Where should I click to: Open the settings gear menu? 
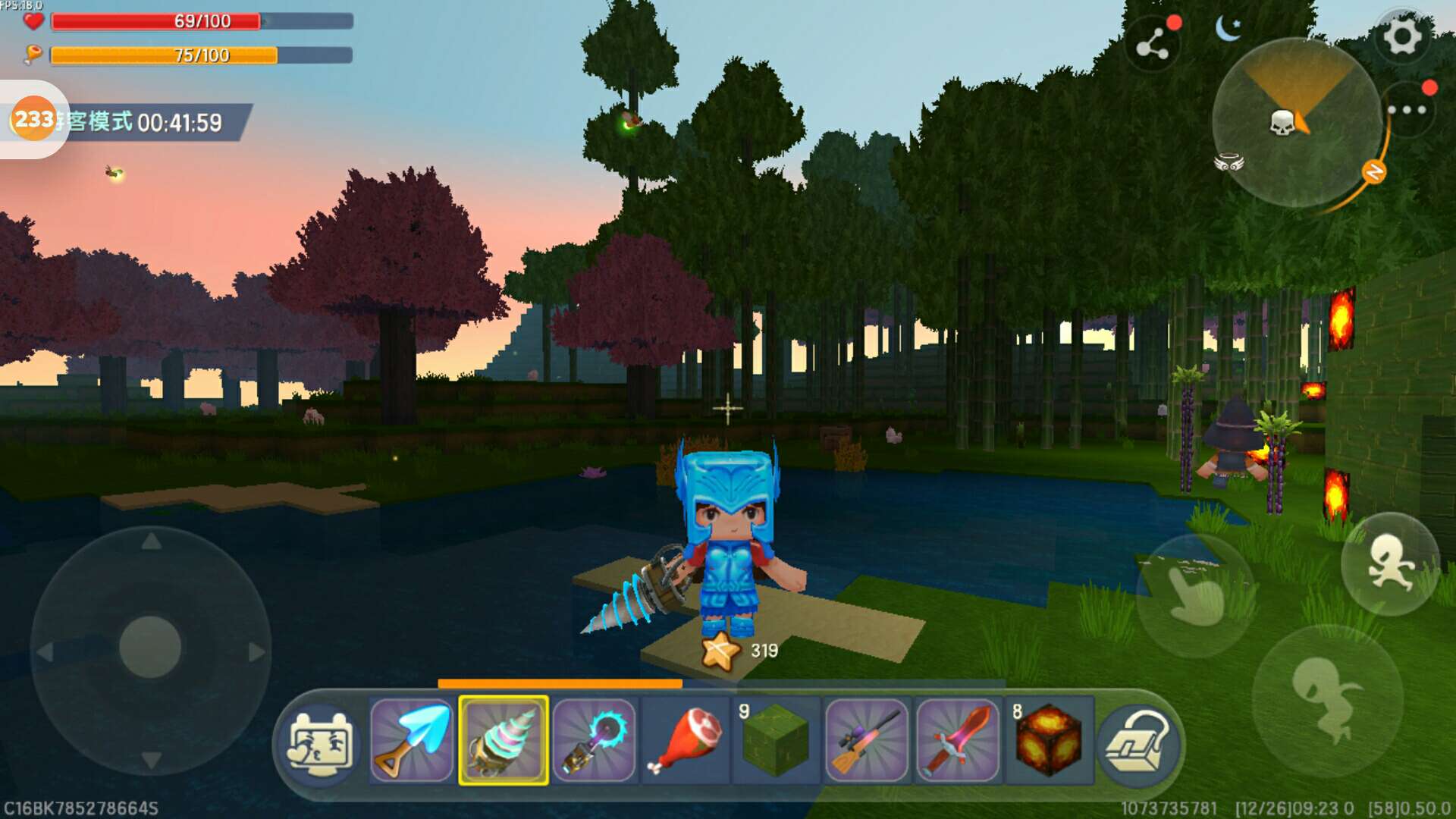click(1402, 36)
